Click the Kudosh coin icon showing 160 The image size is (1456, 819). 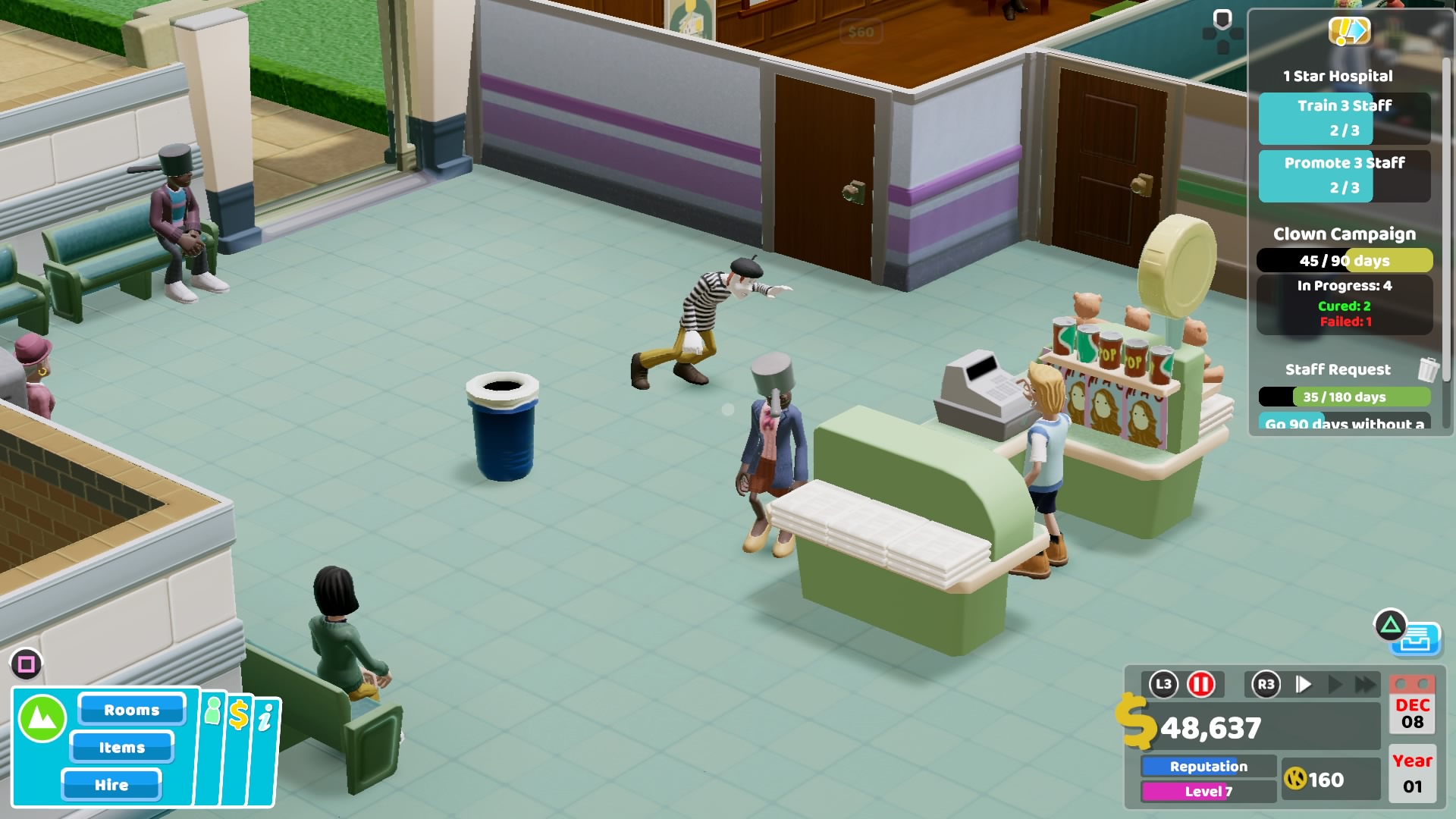tap(1297, 779)
